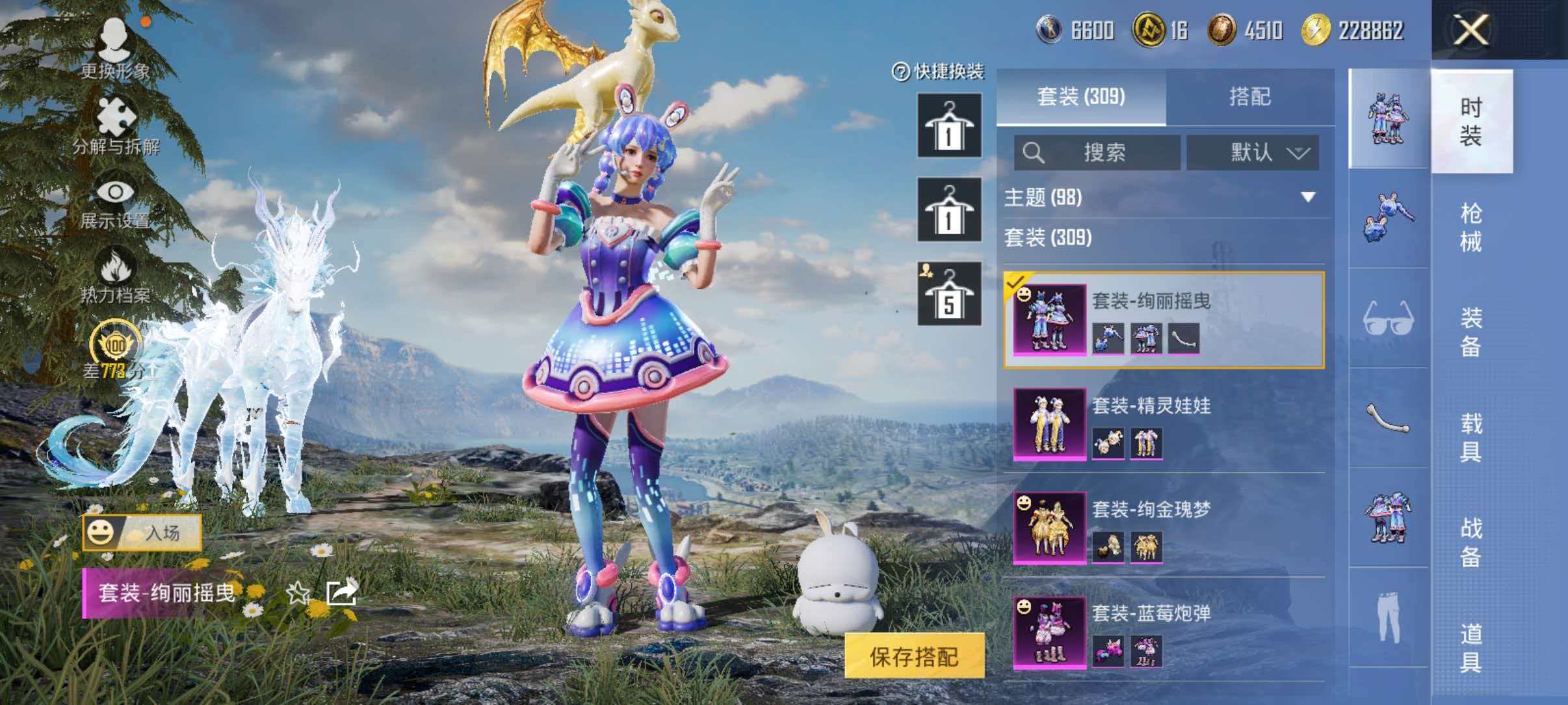This screenshot has height=705, width=1568.
Task: Open 展示设置 display settings
Action: click(116, 194)
